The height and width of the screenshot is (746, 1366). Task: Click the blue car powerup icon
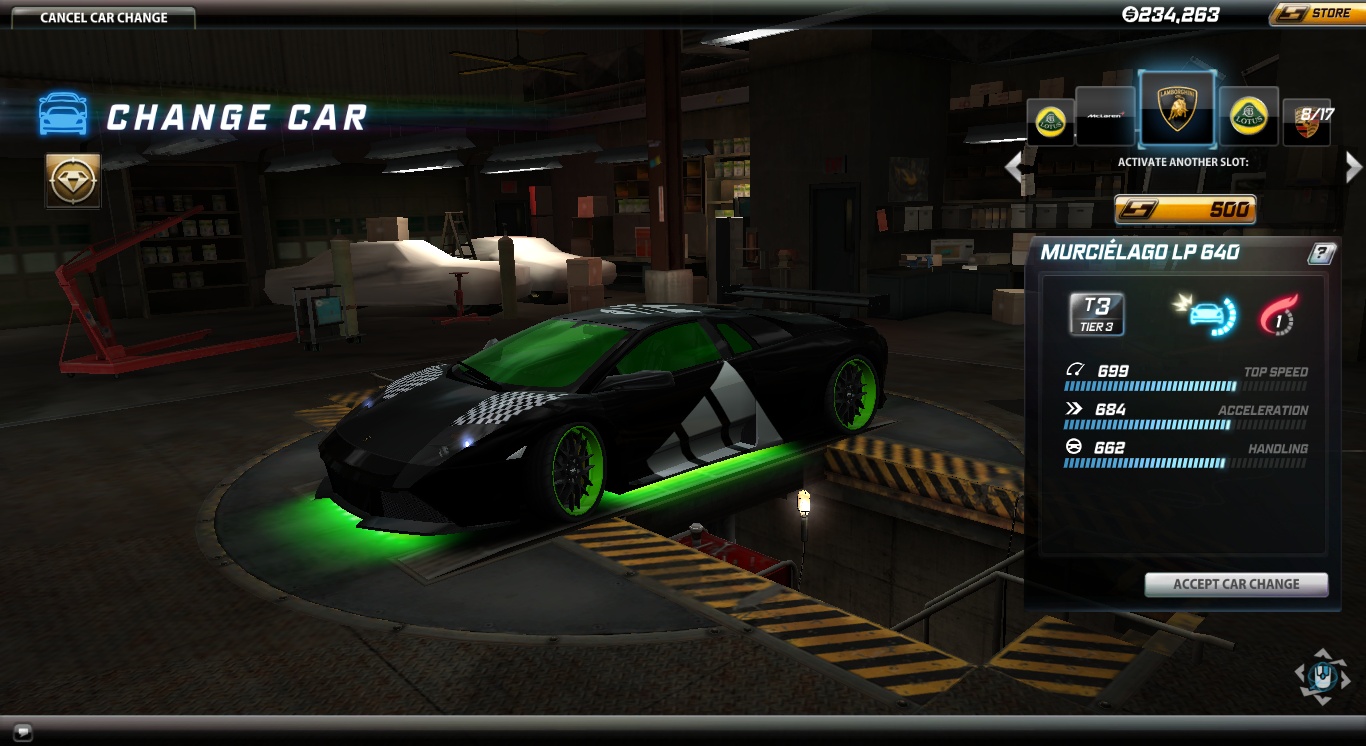[1205, 314]
